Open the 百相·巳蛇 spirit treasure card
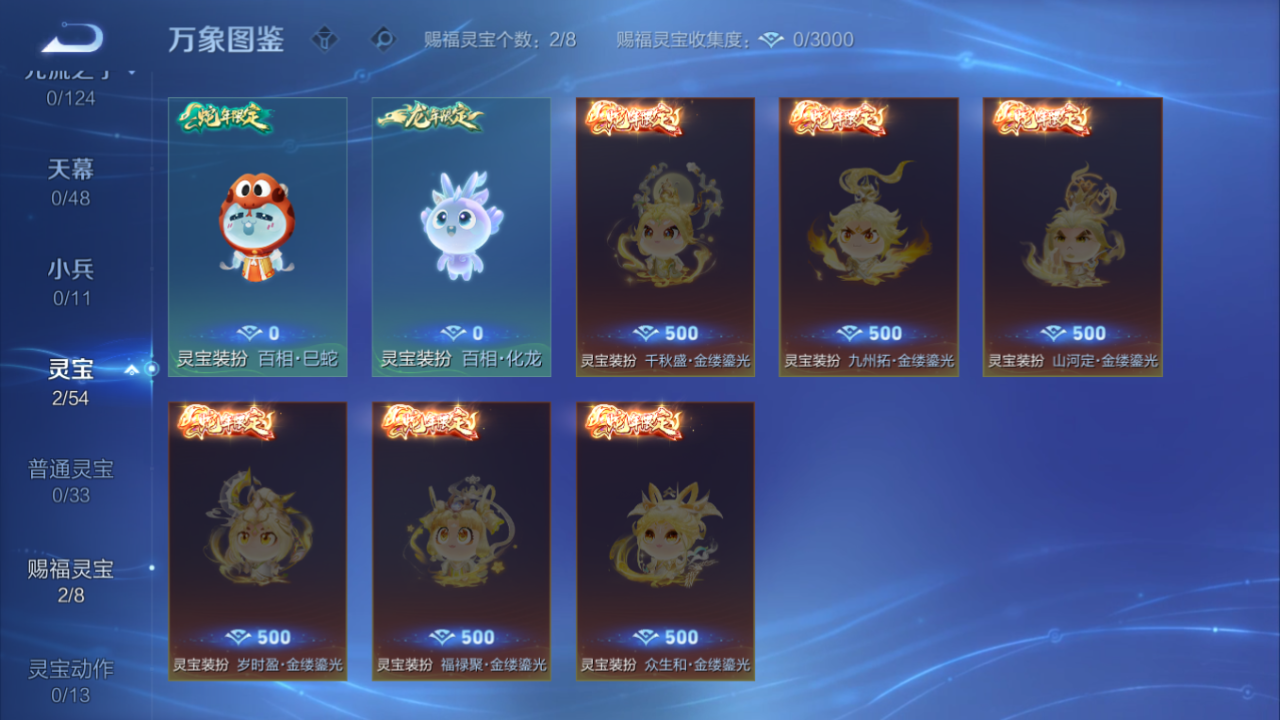1280x720 pixels. [256, 230]
